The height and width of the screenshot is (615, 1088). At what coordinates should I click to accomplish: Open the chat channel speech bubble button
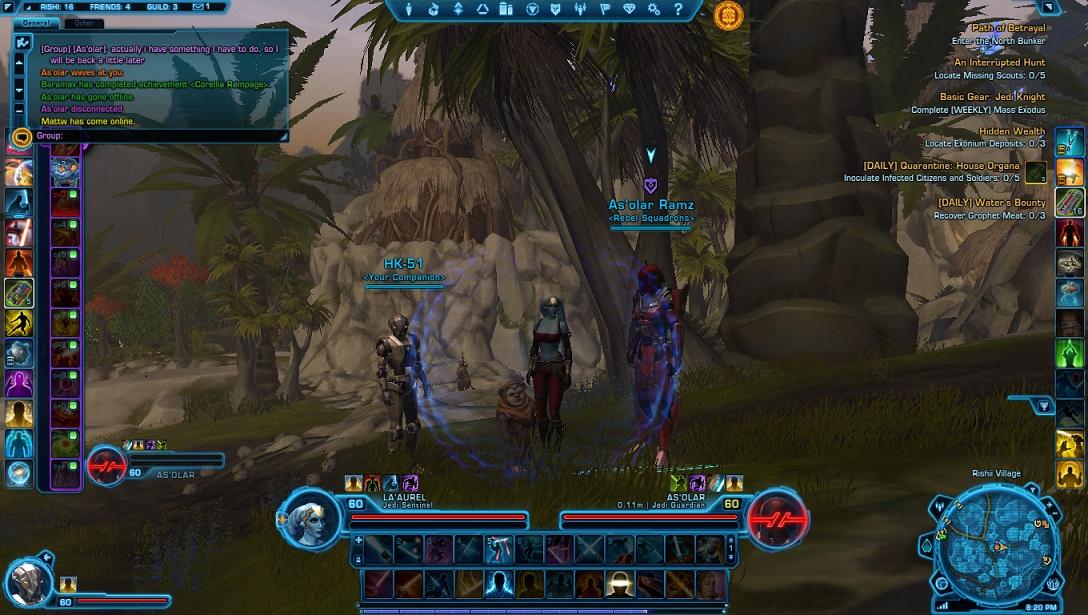[x=22, y=136]
